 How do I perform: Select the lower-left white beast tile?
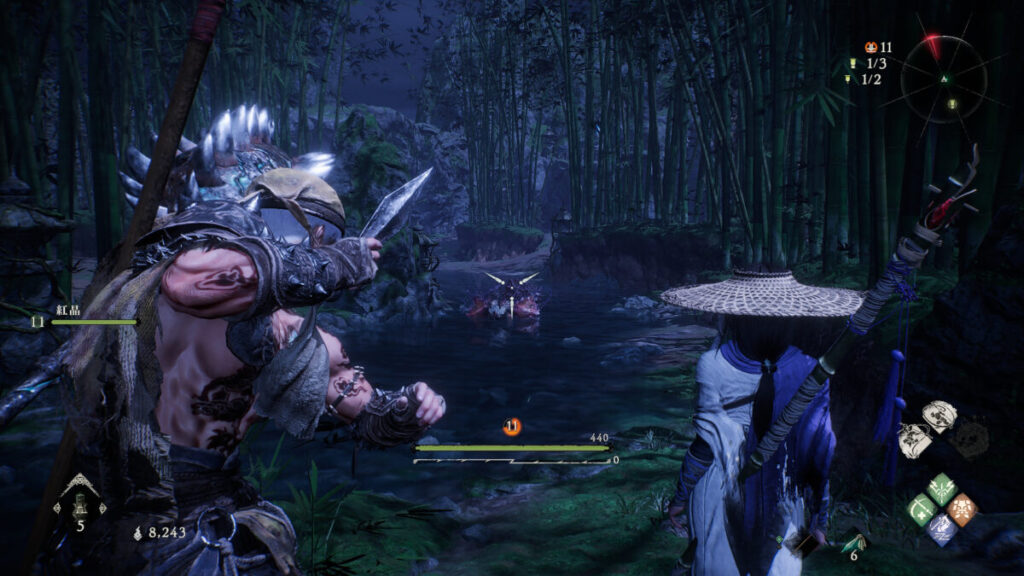tap(915, 439)
